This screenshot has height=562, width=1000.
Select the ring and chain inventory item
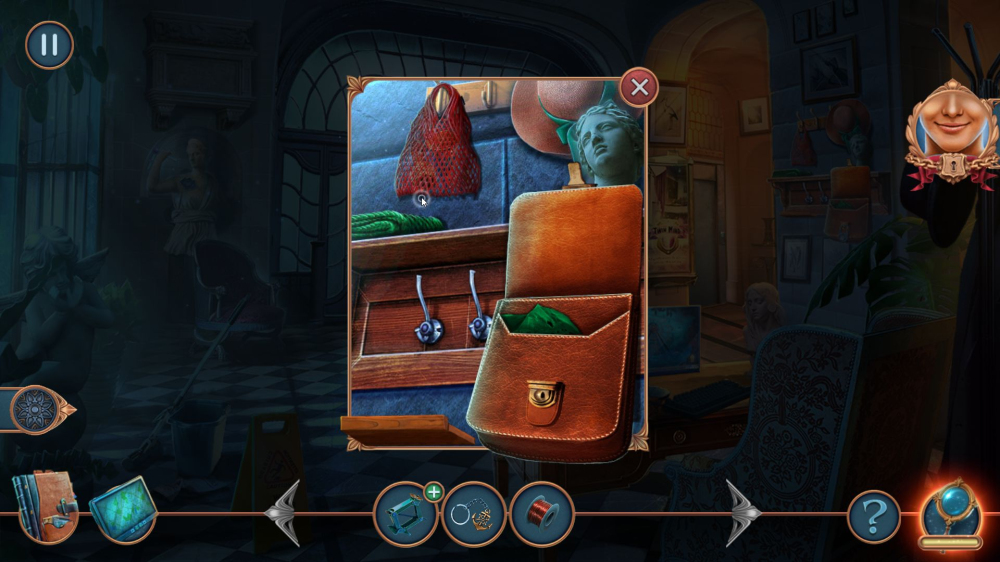473,515
